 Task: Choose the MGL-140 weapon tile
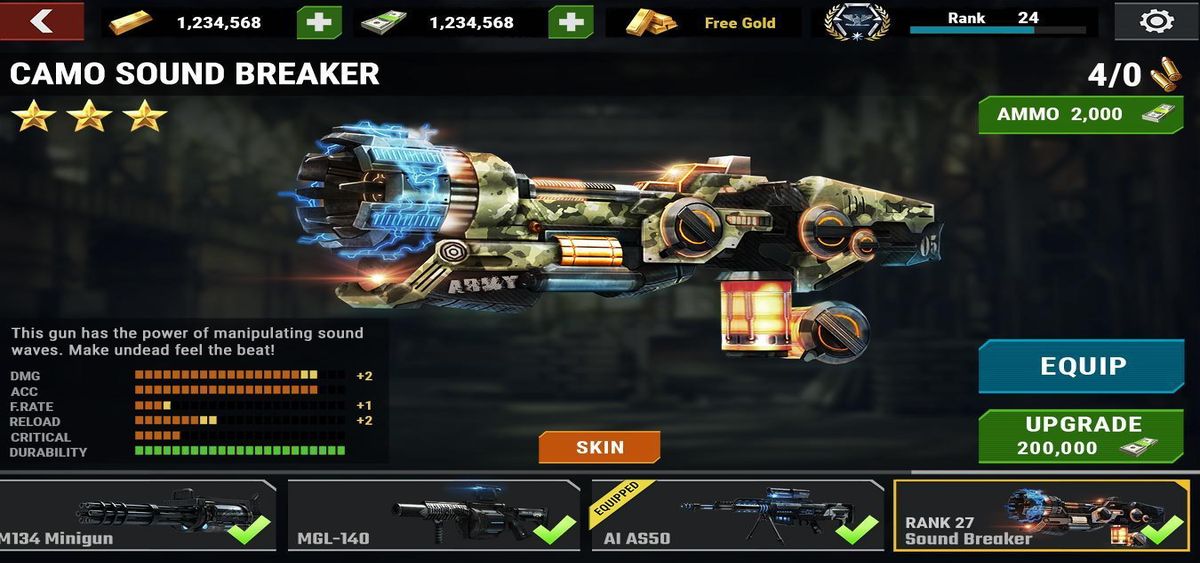point(433,515)
